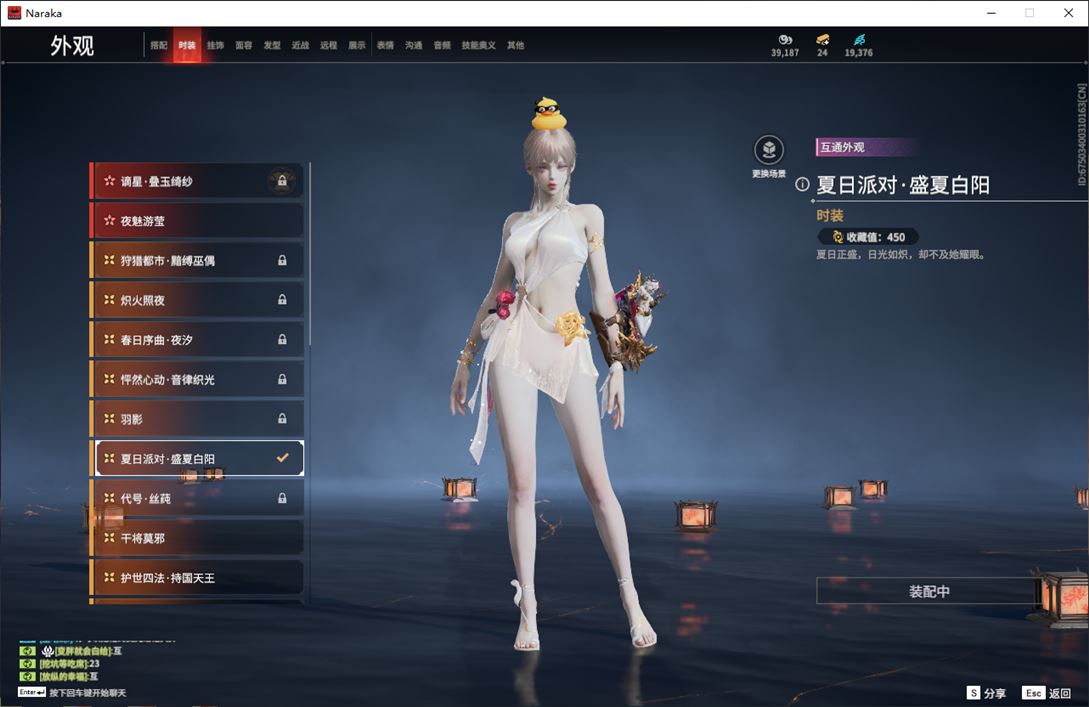Switch to the 搭配 tab
This screenshot has width=1089, height=707.
pos(159,46)
